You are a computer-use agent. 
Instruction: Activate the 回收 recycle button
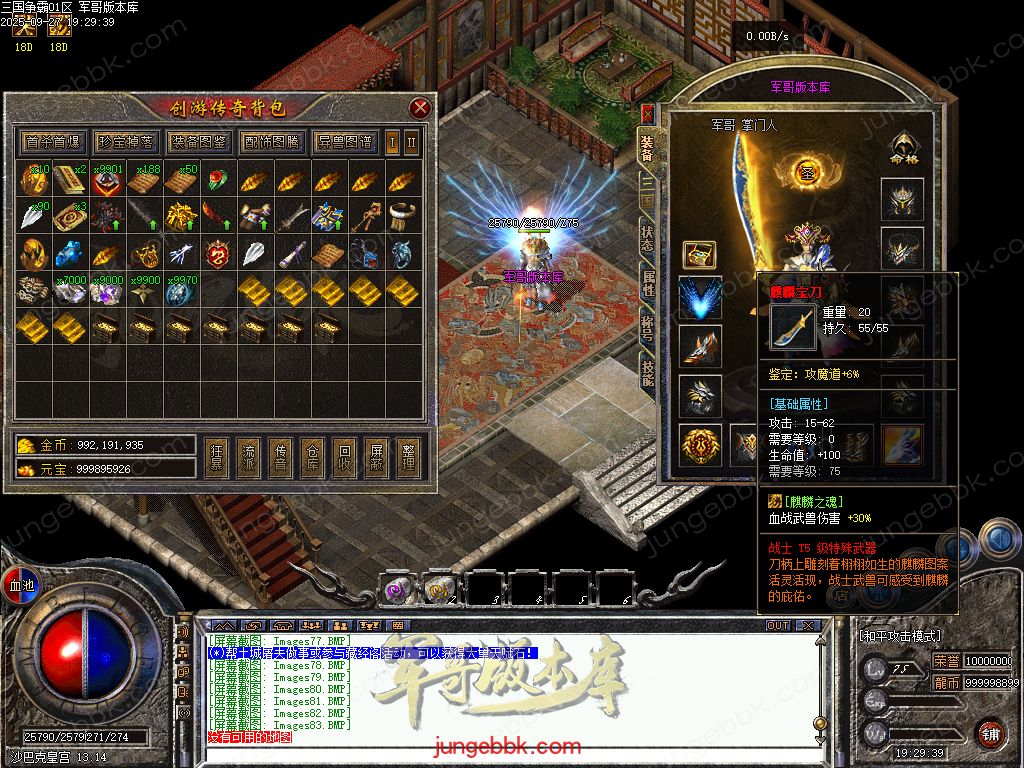pyautogui.click(x=344, y=455)
